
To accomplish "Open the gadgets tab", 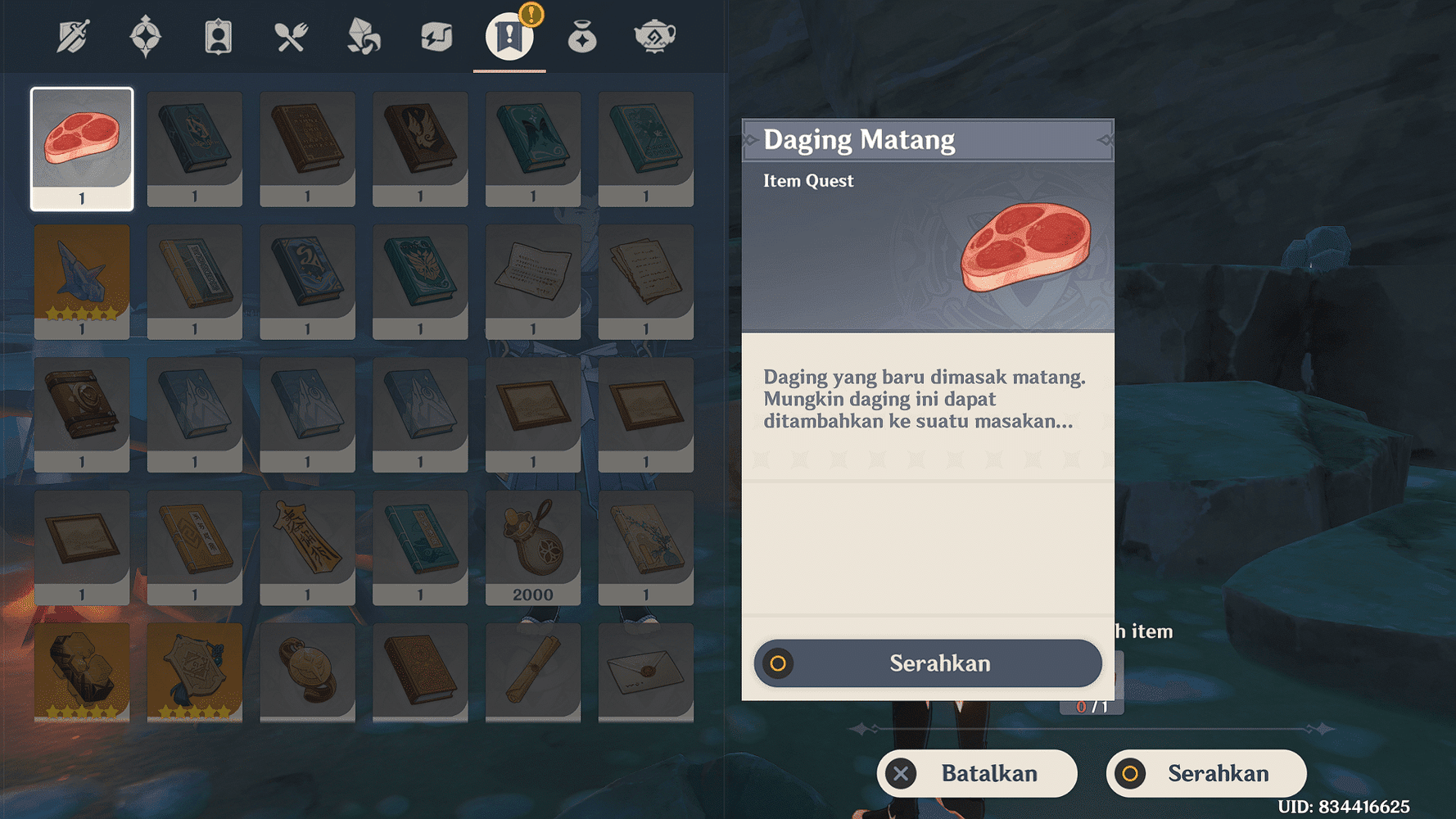I will coord(436,37).
